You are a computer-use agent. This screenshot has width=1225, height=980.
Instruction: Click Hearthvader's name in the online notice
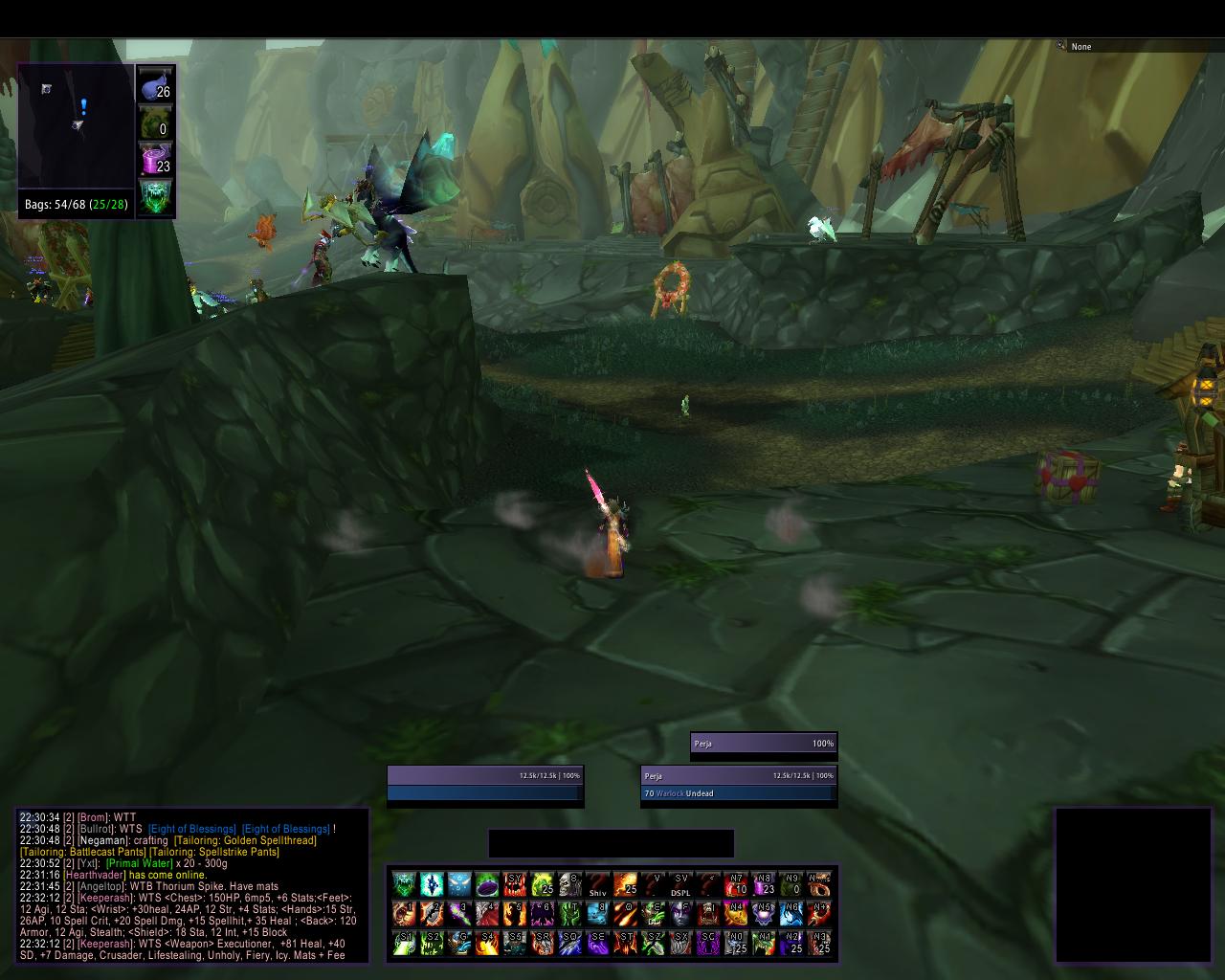click(x=95, y=875)
